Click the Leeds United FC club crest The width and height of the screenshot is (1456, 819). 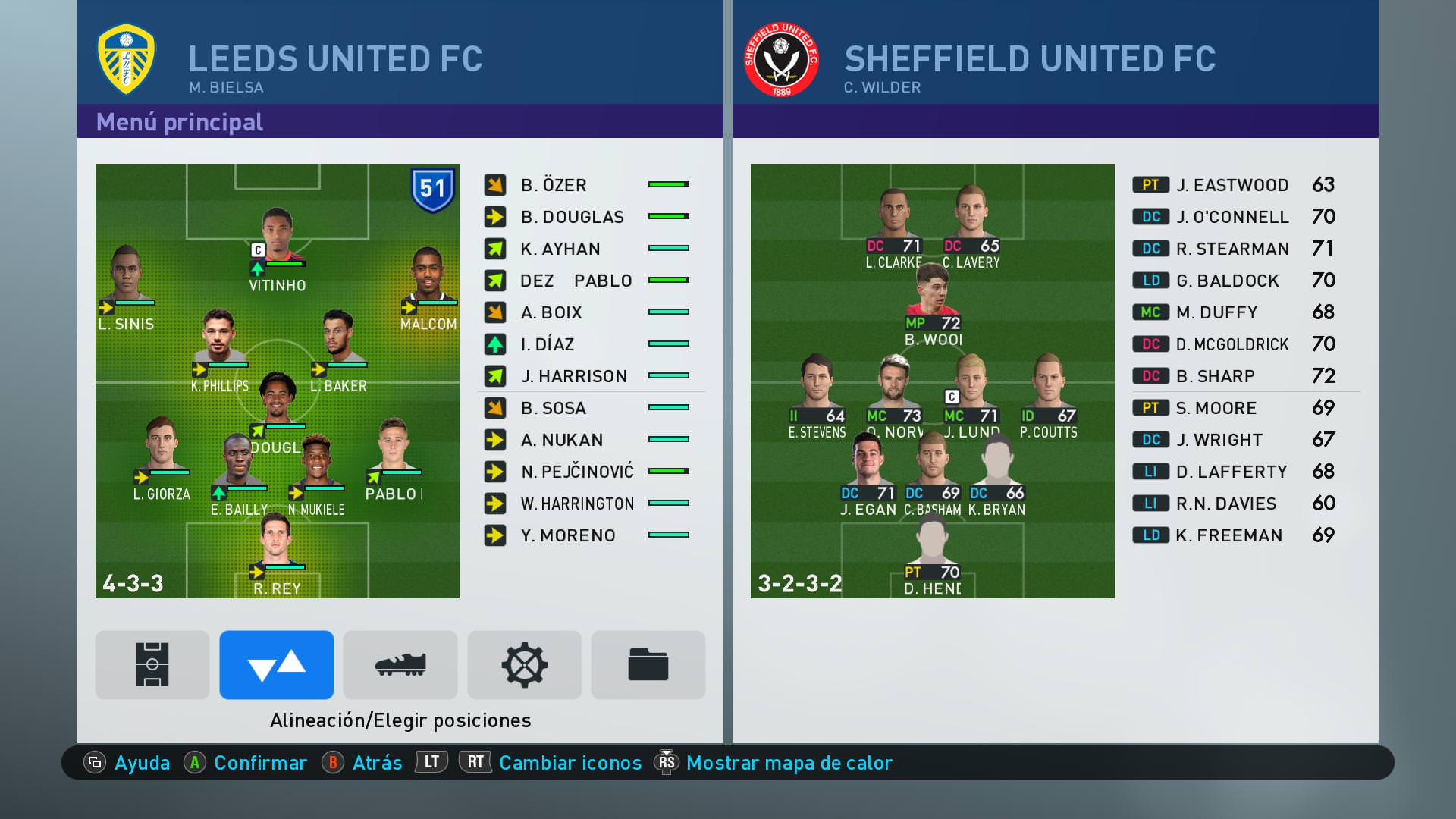coord(127,59)
